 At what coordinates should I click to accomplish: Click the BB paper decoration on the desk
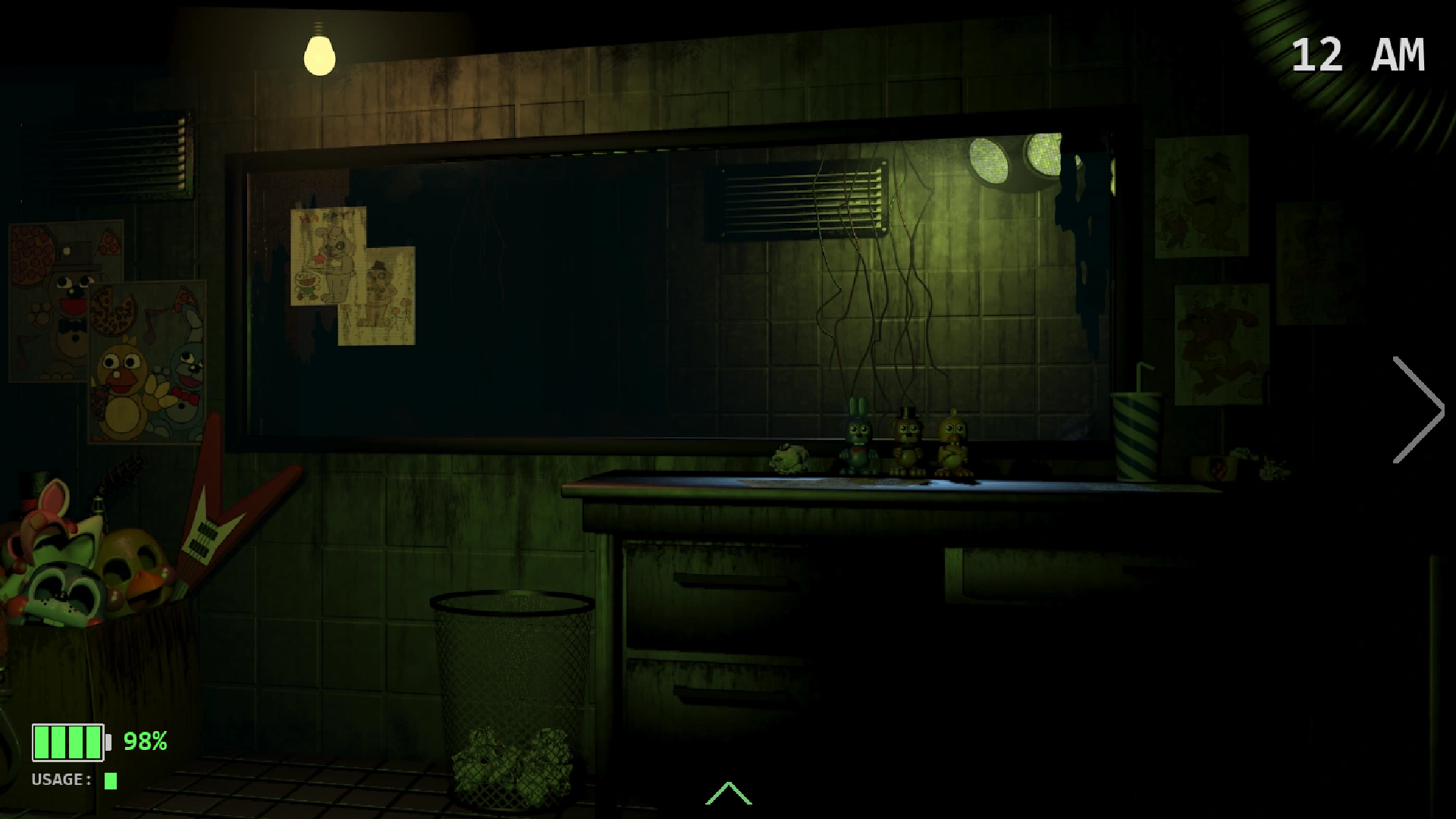(x=789, y=459)
